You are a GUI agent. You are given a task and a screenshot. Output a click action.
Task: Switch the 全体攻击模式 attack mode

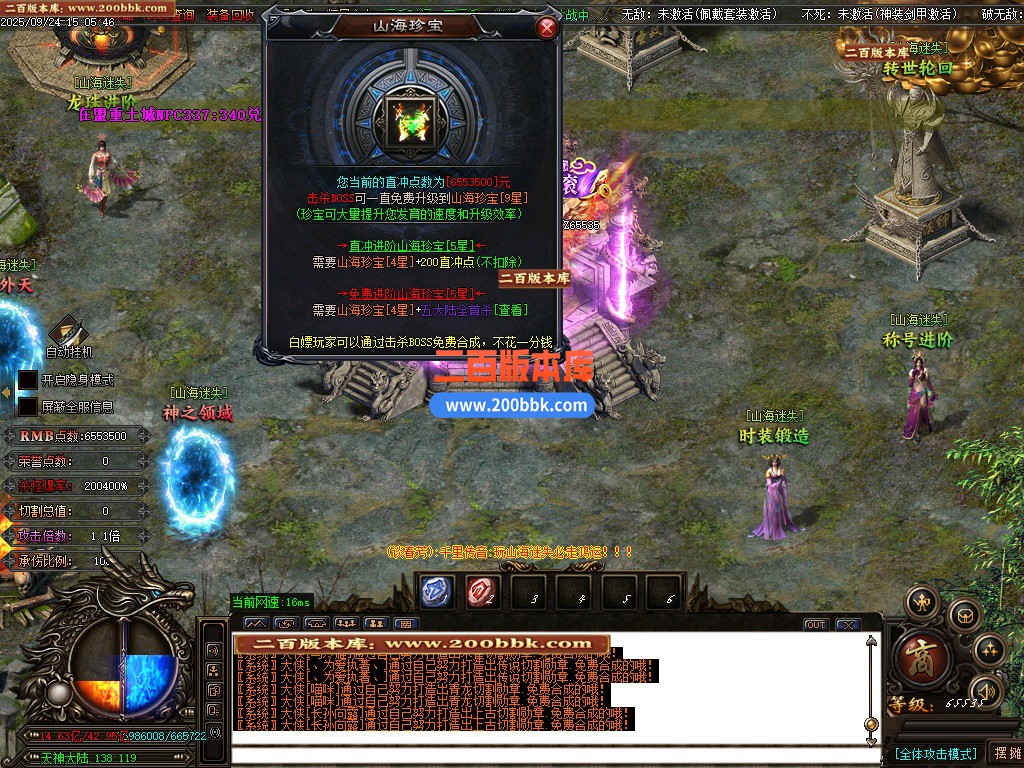[x=935, y=753]
